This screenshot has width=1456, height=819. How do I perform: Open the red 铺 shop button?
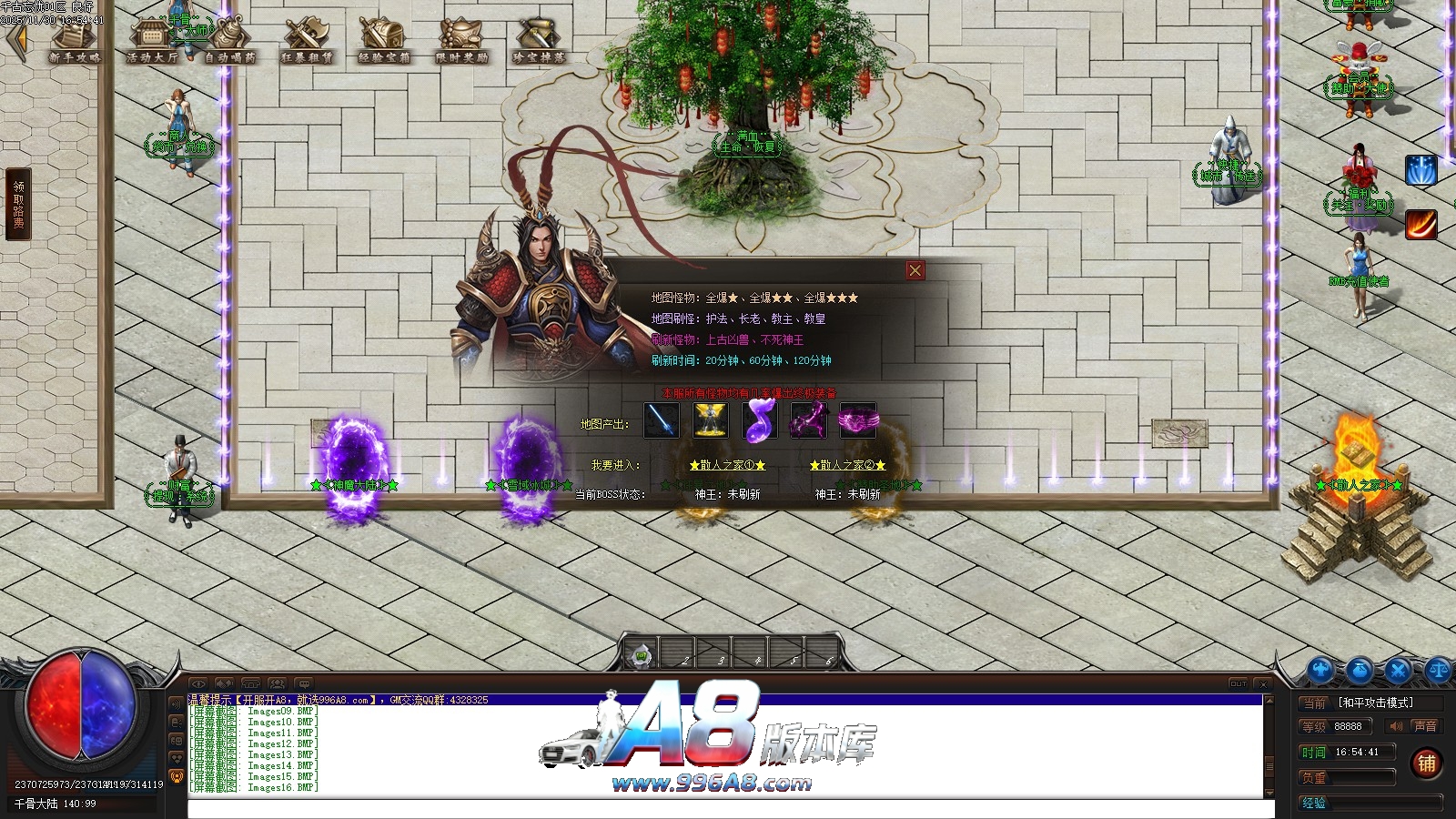(1426, 763)
